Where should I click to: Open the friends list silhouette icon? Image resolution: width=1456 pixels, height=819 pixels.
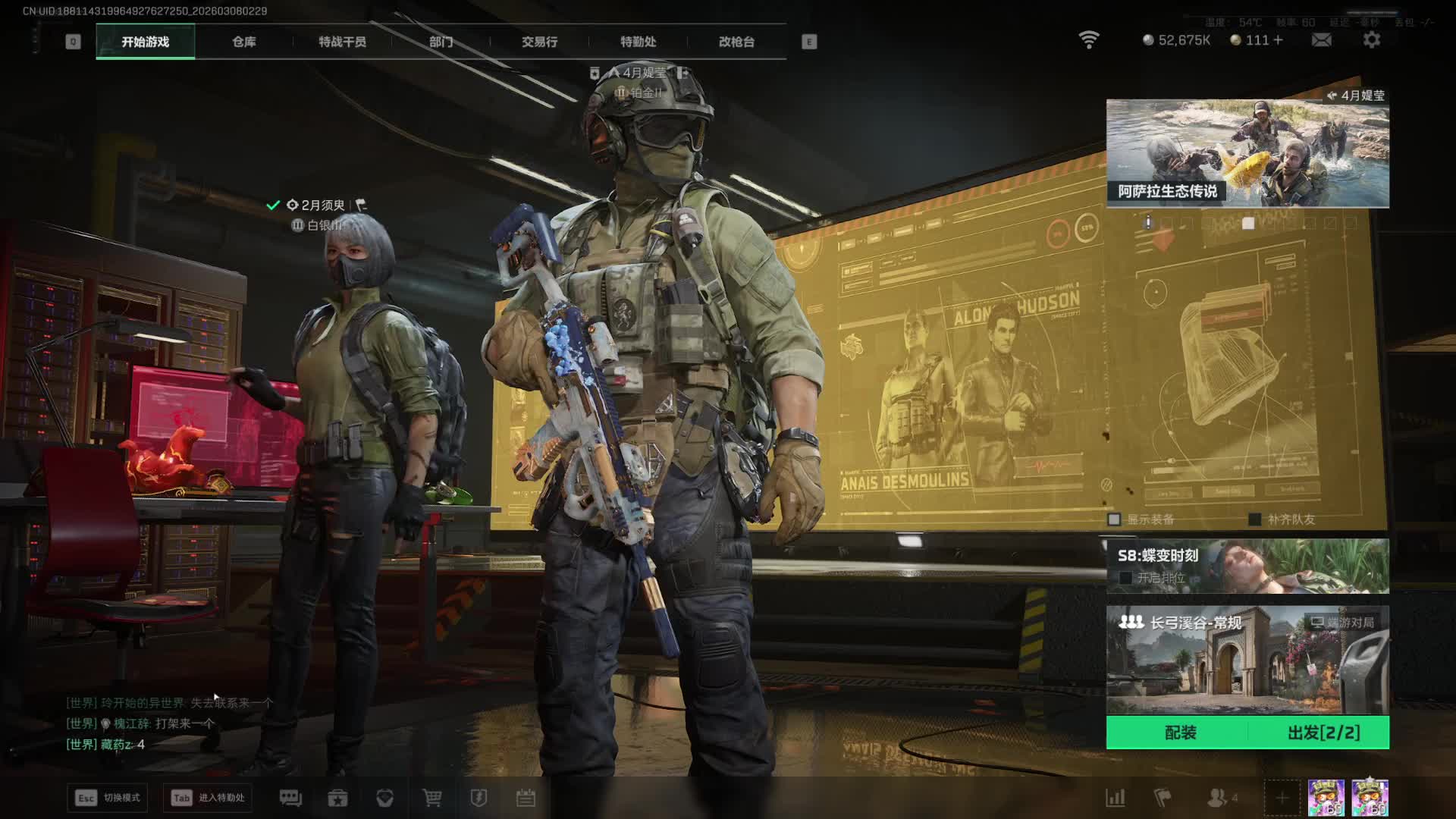tap(1218, 798)
